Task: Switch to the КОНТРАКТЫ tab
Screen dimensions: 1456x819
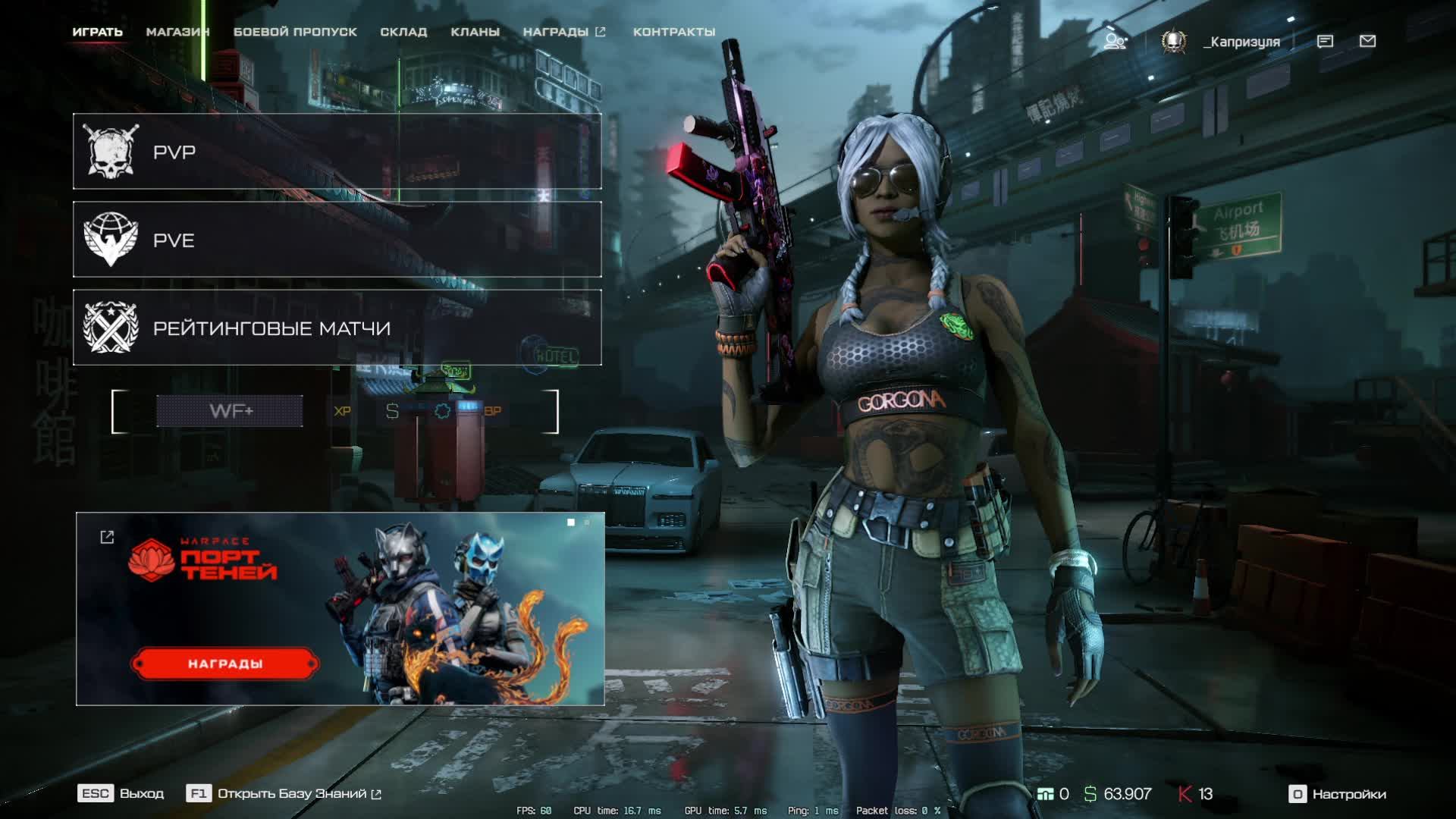Action: click(674, 32)
